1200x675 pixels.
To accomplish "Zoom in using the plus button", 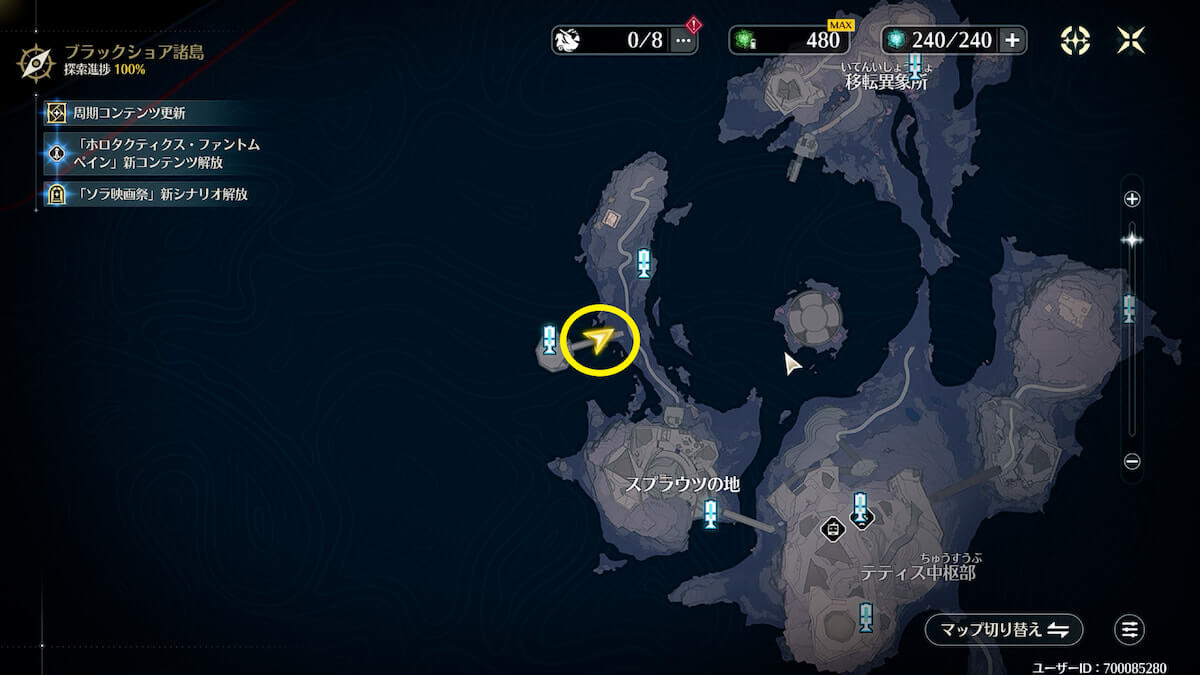I will click(1132, 199).
